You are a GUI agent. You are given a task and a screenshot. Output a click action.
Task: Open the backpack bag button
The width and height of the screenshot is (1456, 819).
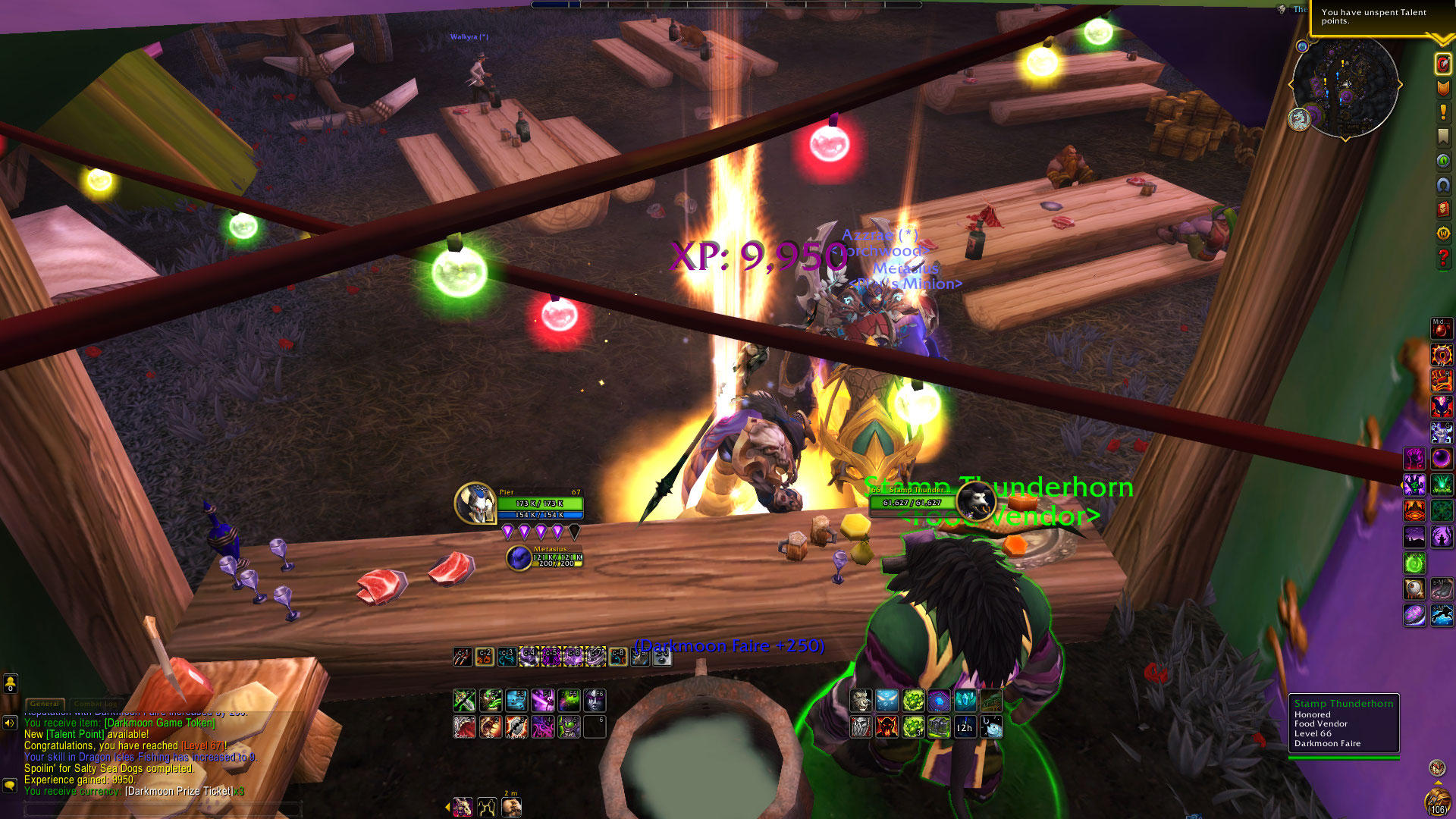[x=1437, y=801]
